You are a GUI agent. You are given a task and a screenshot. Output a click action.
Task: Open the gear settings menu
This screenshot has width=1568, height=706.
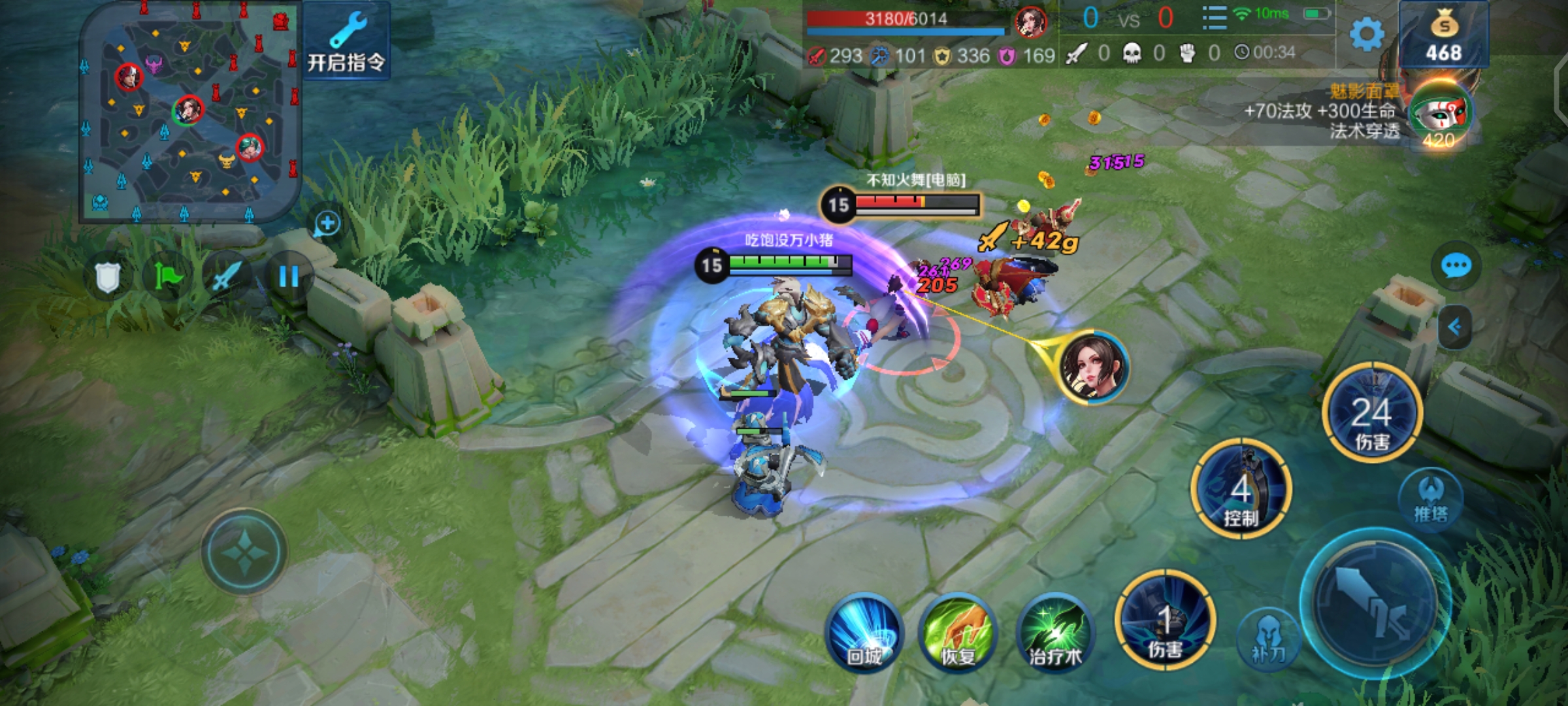[x=1367, y=34]
